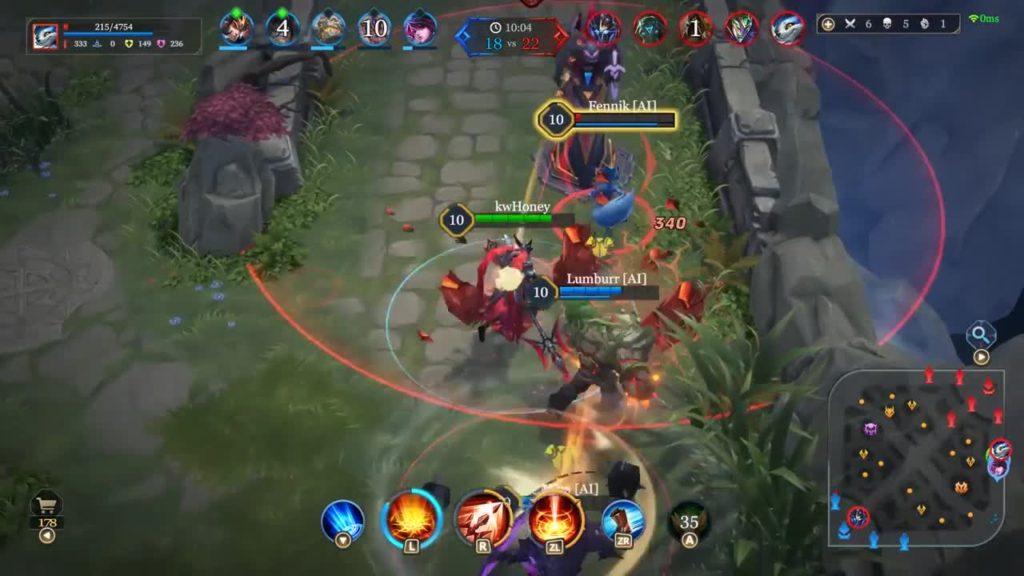Cast the blue slash skill

click(343, 521)
